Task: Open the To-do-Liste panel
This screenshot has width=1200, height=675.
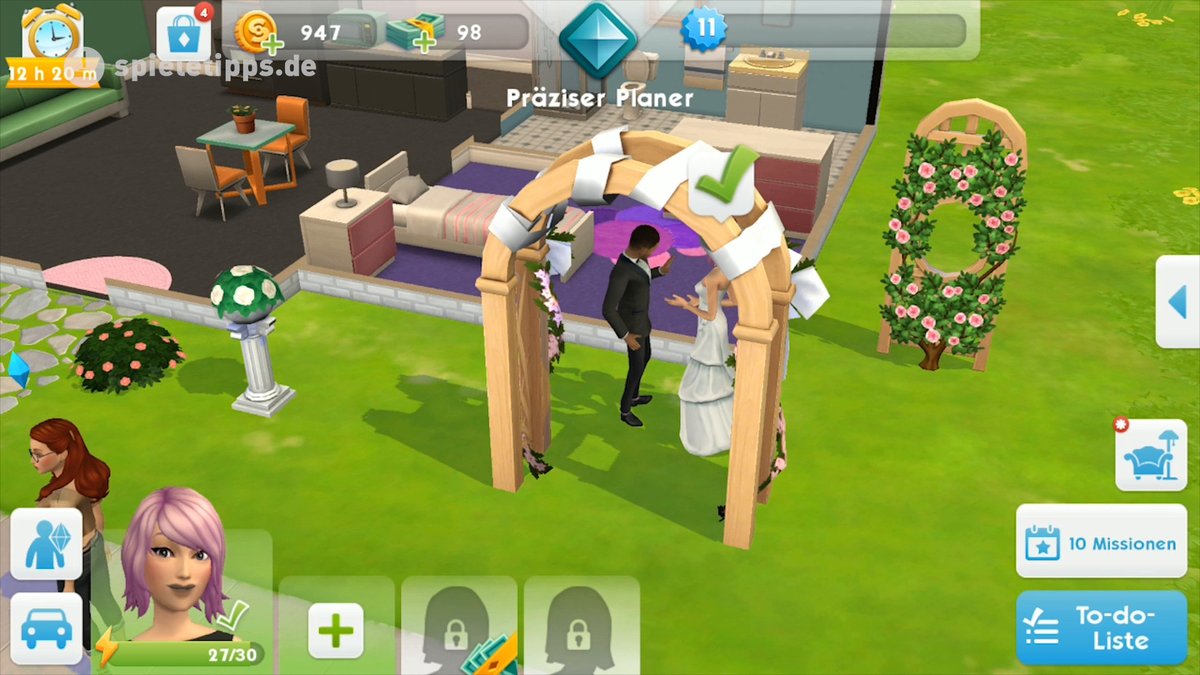Action: pyautogui.click(x=1101, y=628)
